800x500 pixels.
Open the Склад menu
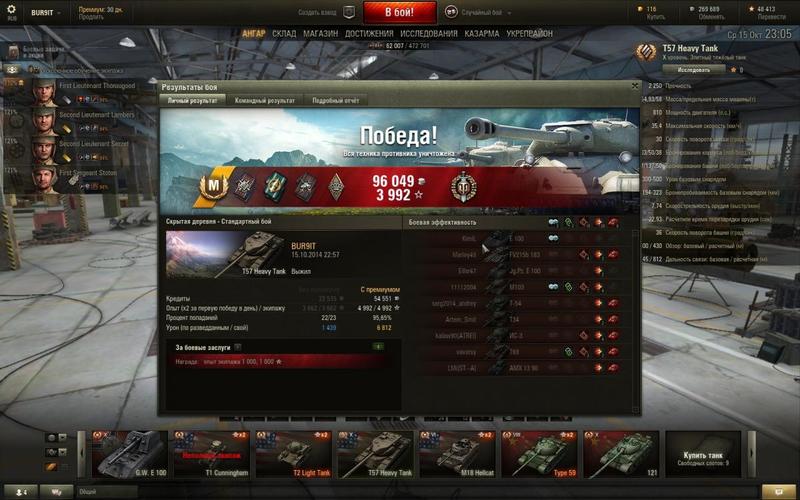284,33
